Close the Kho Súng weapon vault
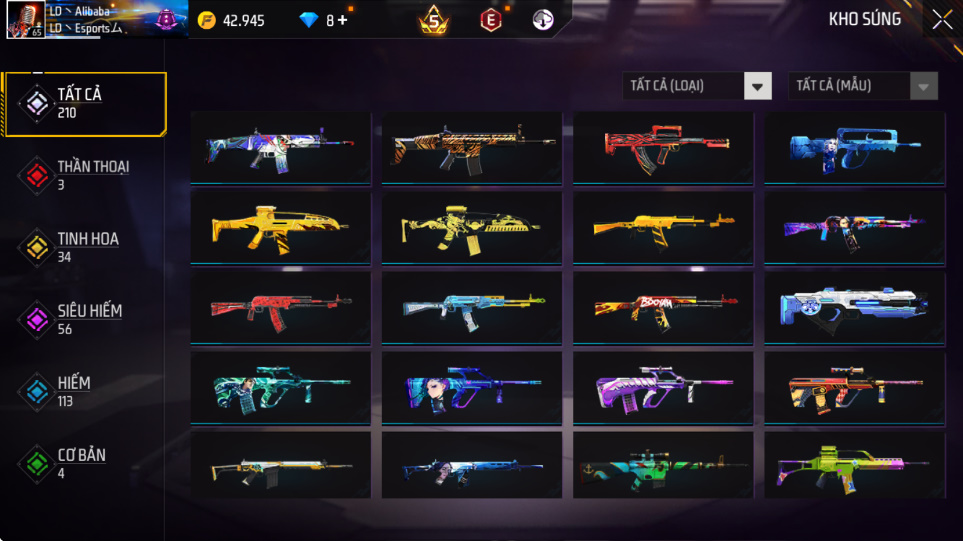Screen dimensions: 963x541 (x=942, y=20)
